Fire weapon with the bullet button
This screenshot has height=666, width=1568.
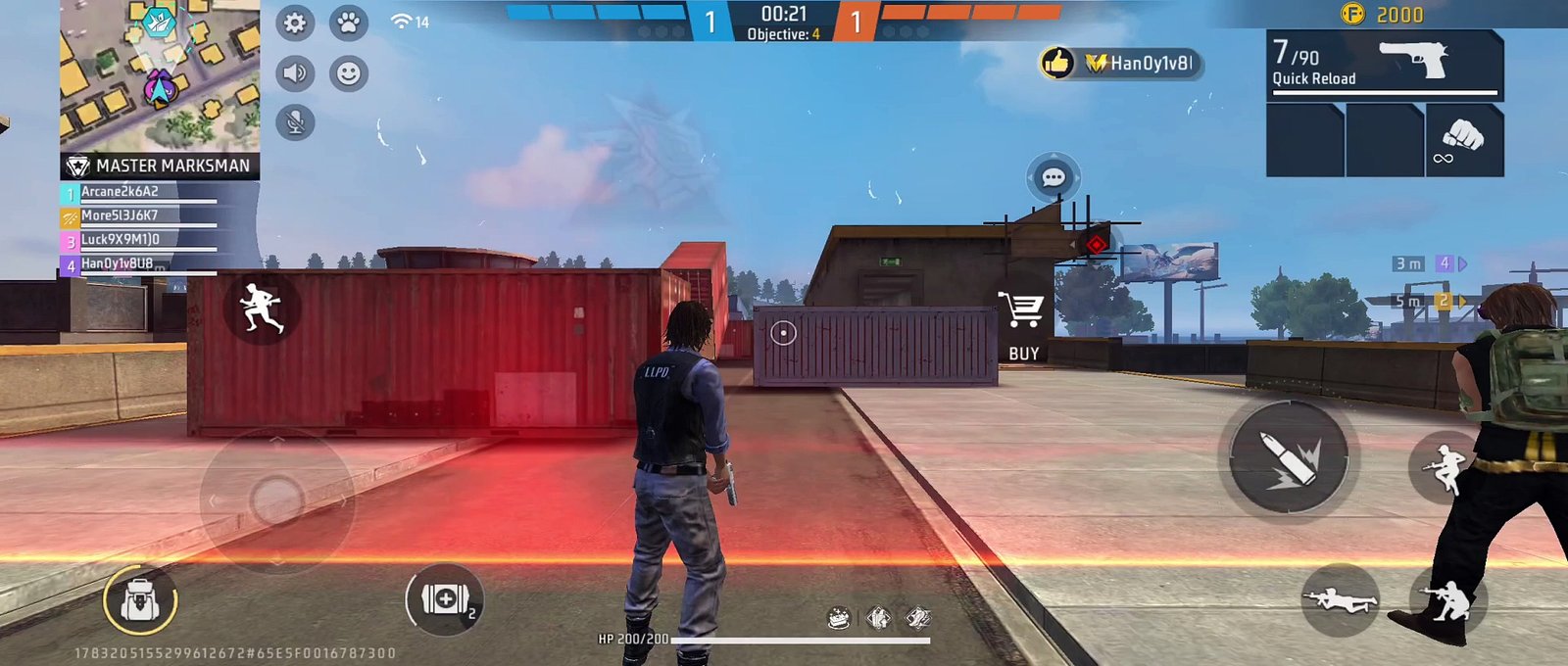[1289, 456]
